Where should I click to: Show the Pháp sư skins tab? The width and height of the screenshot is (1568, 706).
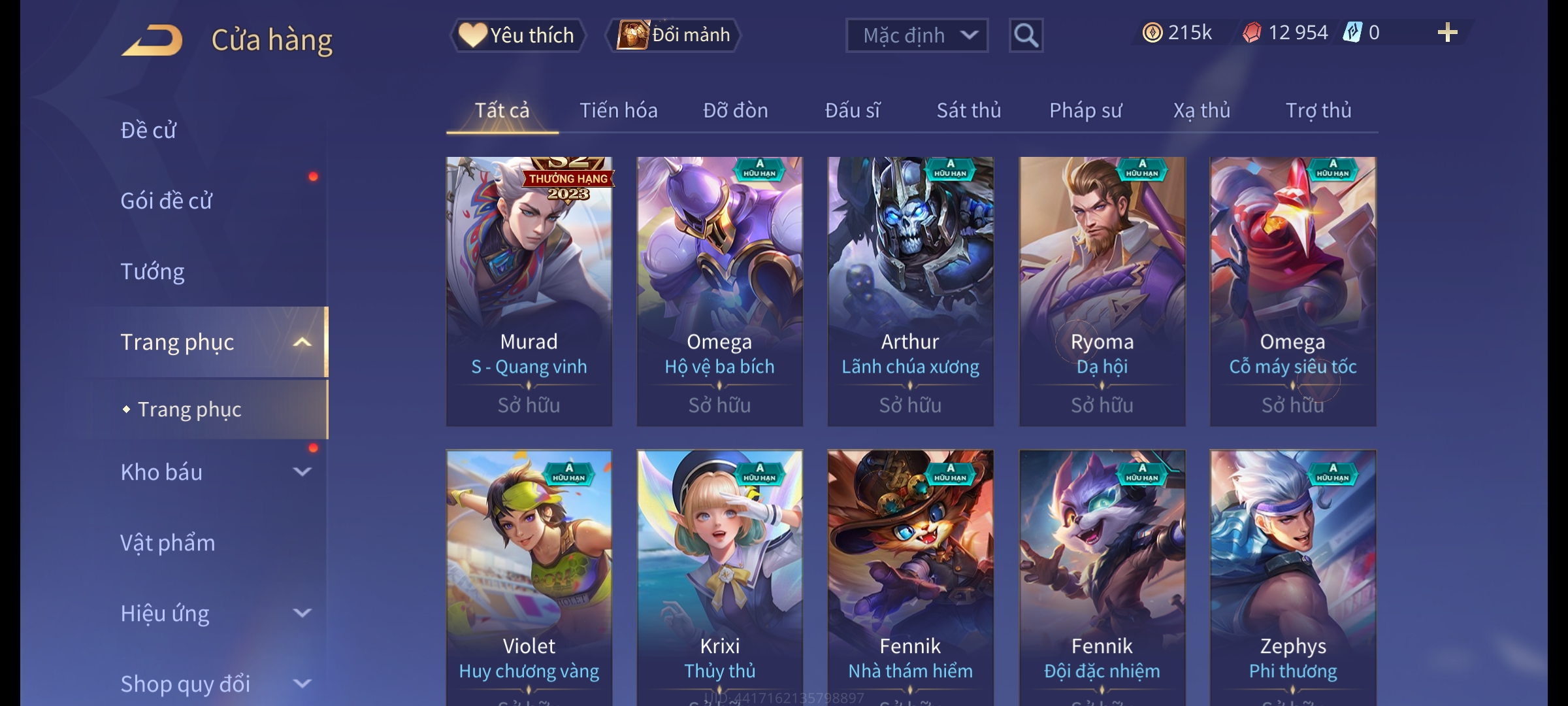1085,110
